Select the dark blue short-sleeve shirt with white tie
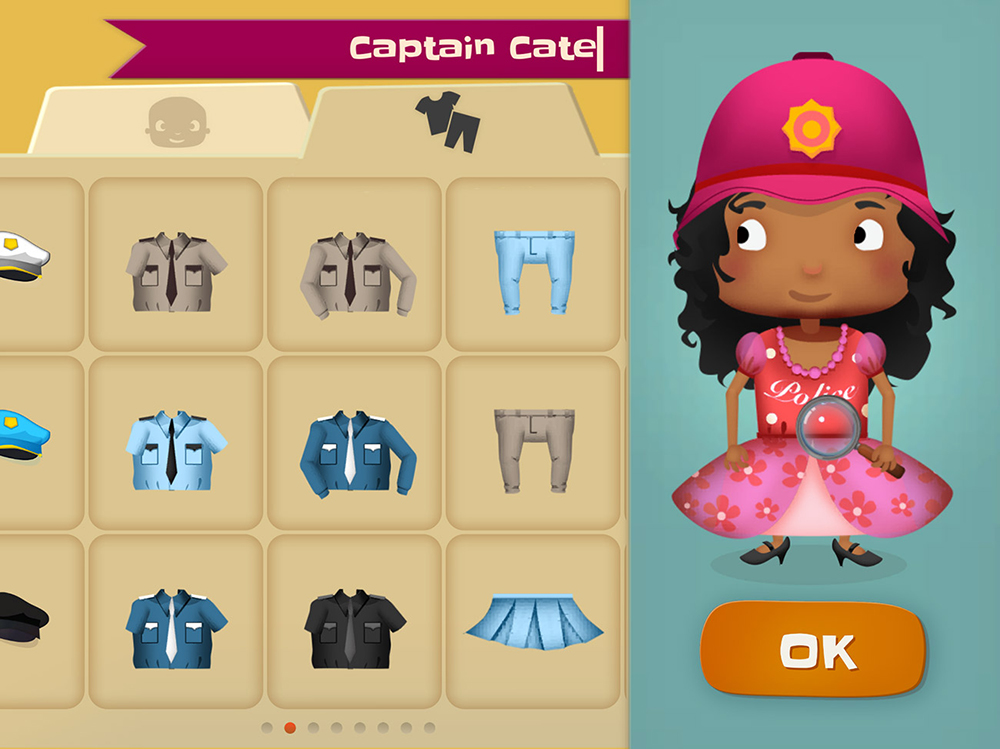The width and height of the screenshot is (1000, 749). coord(175,625)
